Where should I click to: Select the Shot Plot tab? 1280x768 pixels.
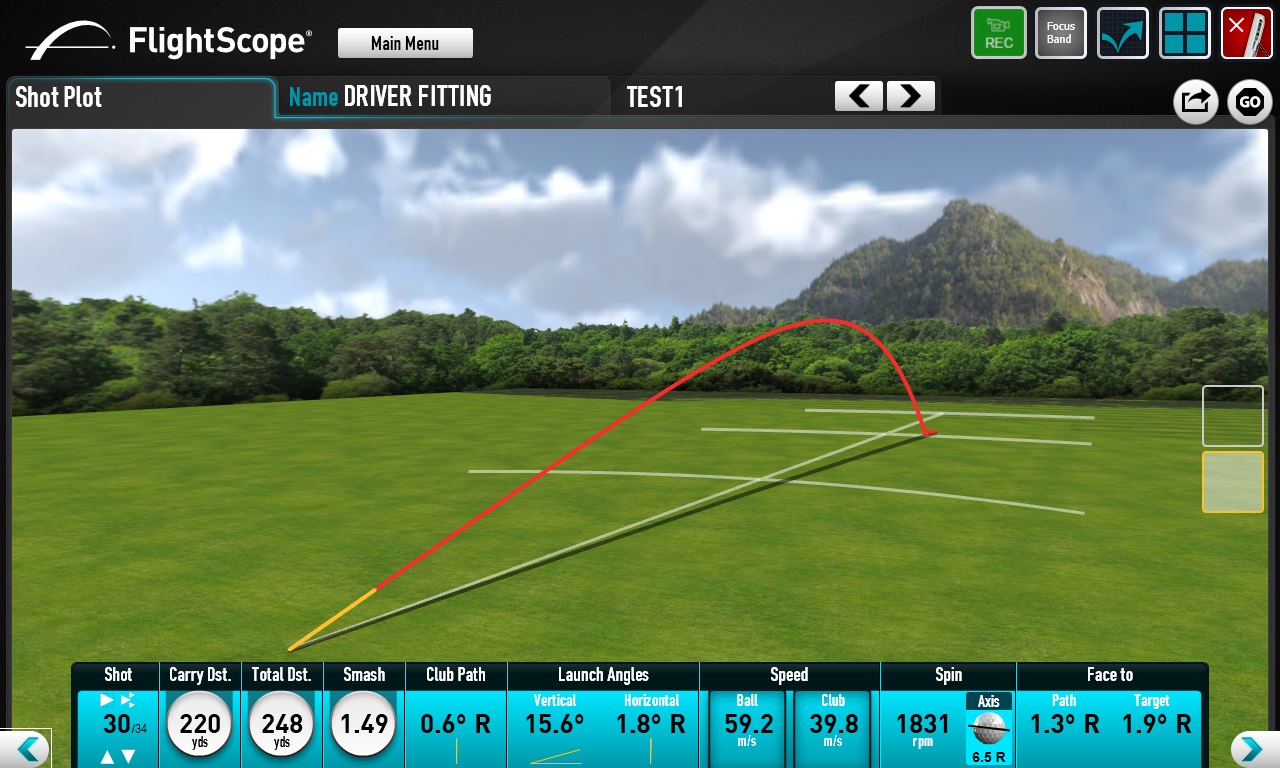point(140,98)
